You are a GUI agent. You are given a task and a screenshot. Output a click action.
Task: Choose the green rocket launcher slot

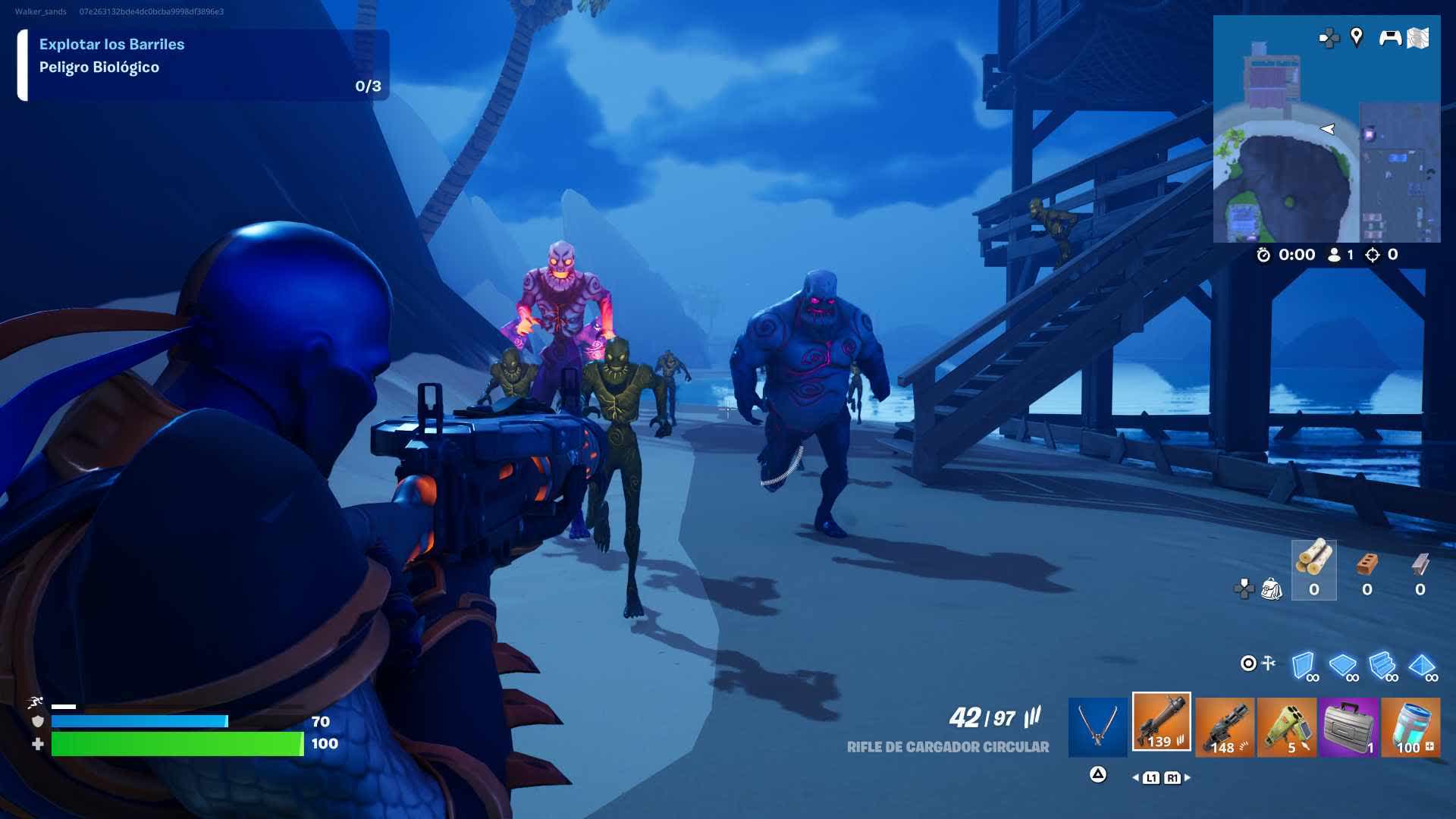click(1287, 728)
